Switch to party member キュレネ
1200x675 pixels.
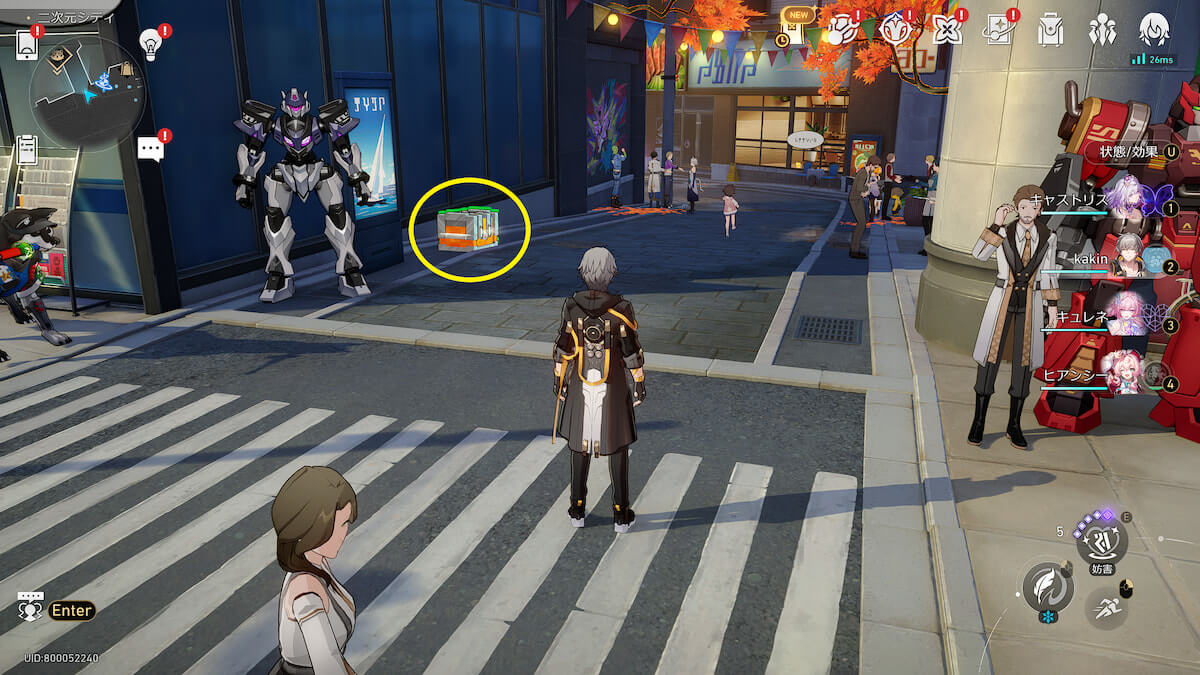[1127, 317]
